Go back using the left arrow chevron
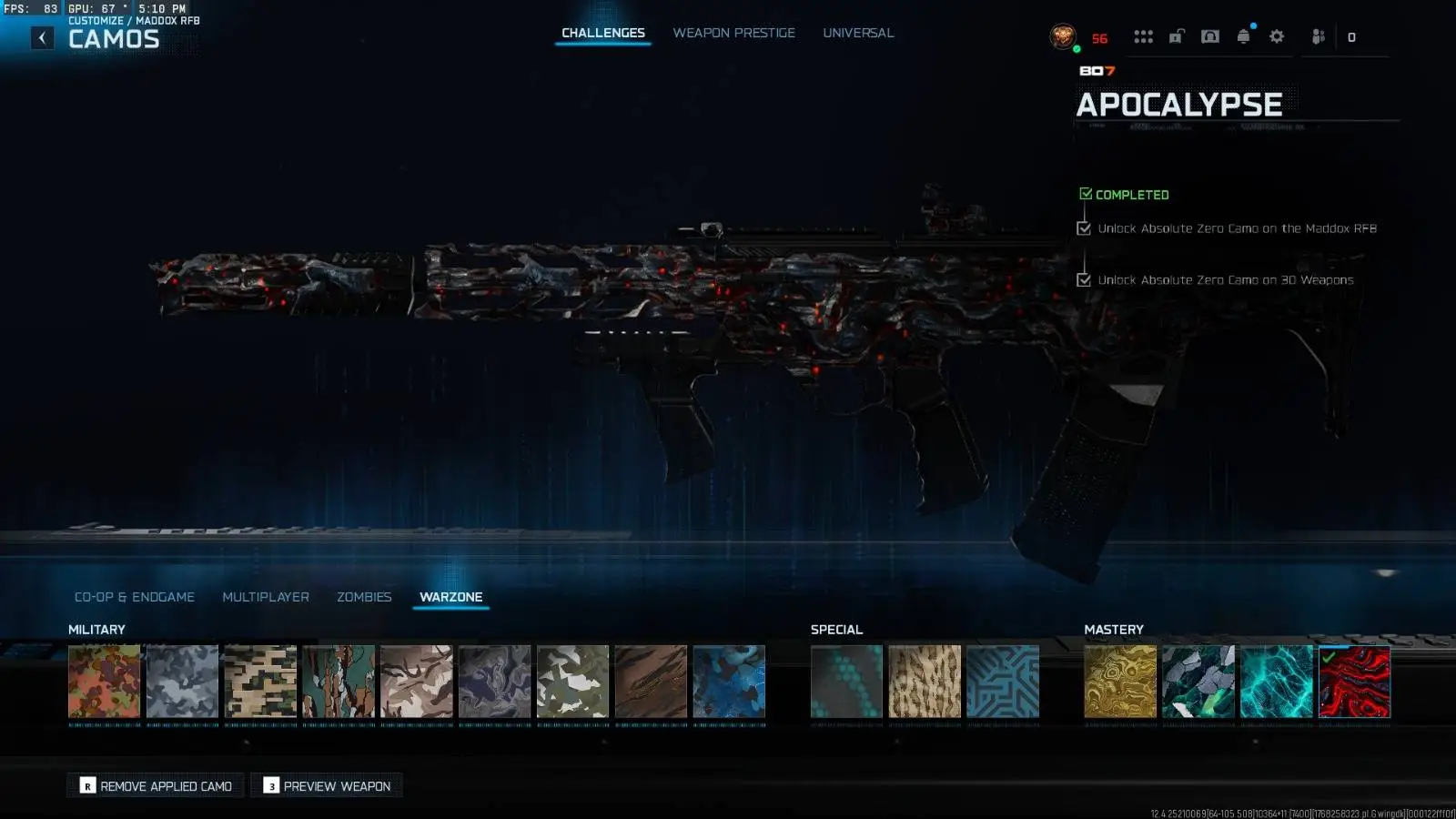1456x819 pixels. [x=41, y=37]
